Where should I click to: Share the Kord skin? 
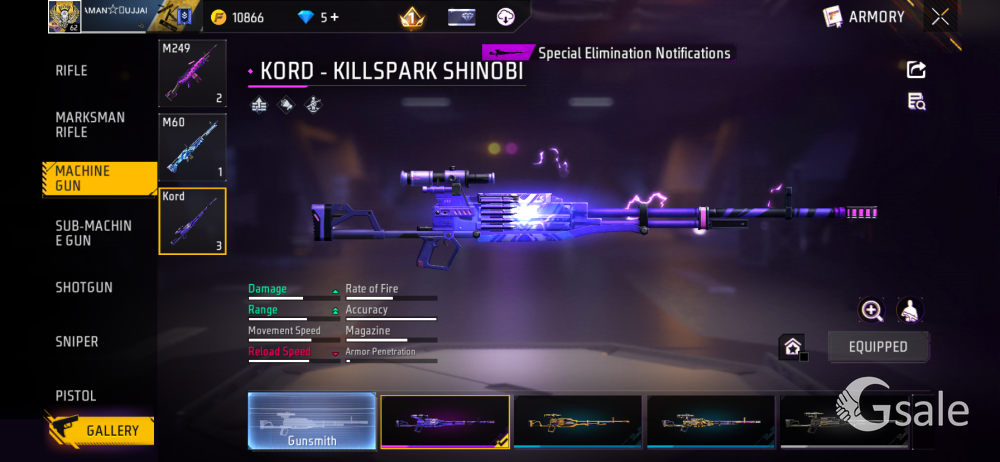(x=916, y=70)
